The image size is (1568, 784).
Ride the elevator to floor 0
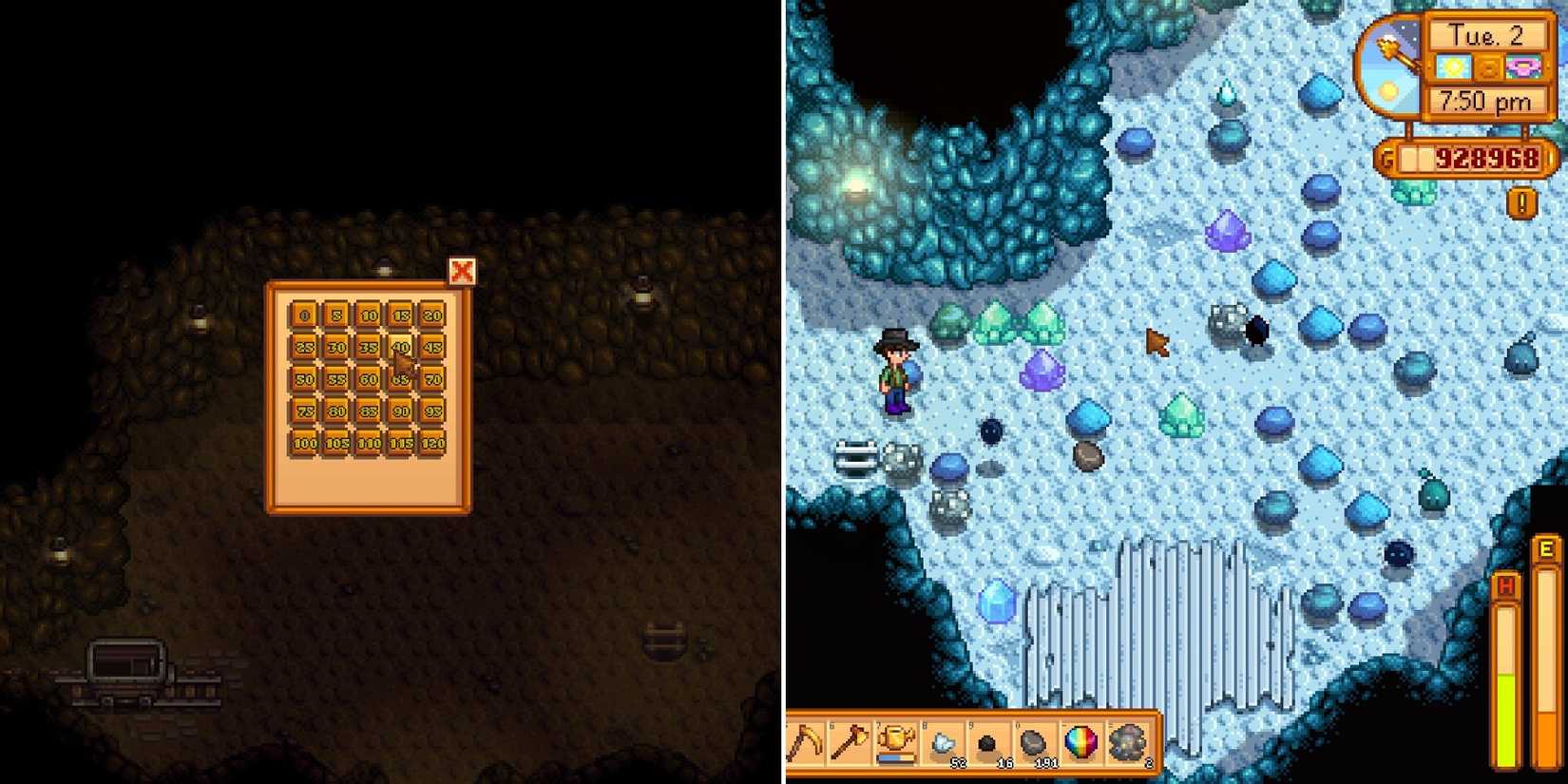tap(302, 315)
